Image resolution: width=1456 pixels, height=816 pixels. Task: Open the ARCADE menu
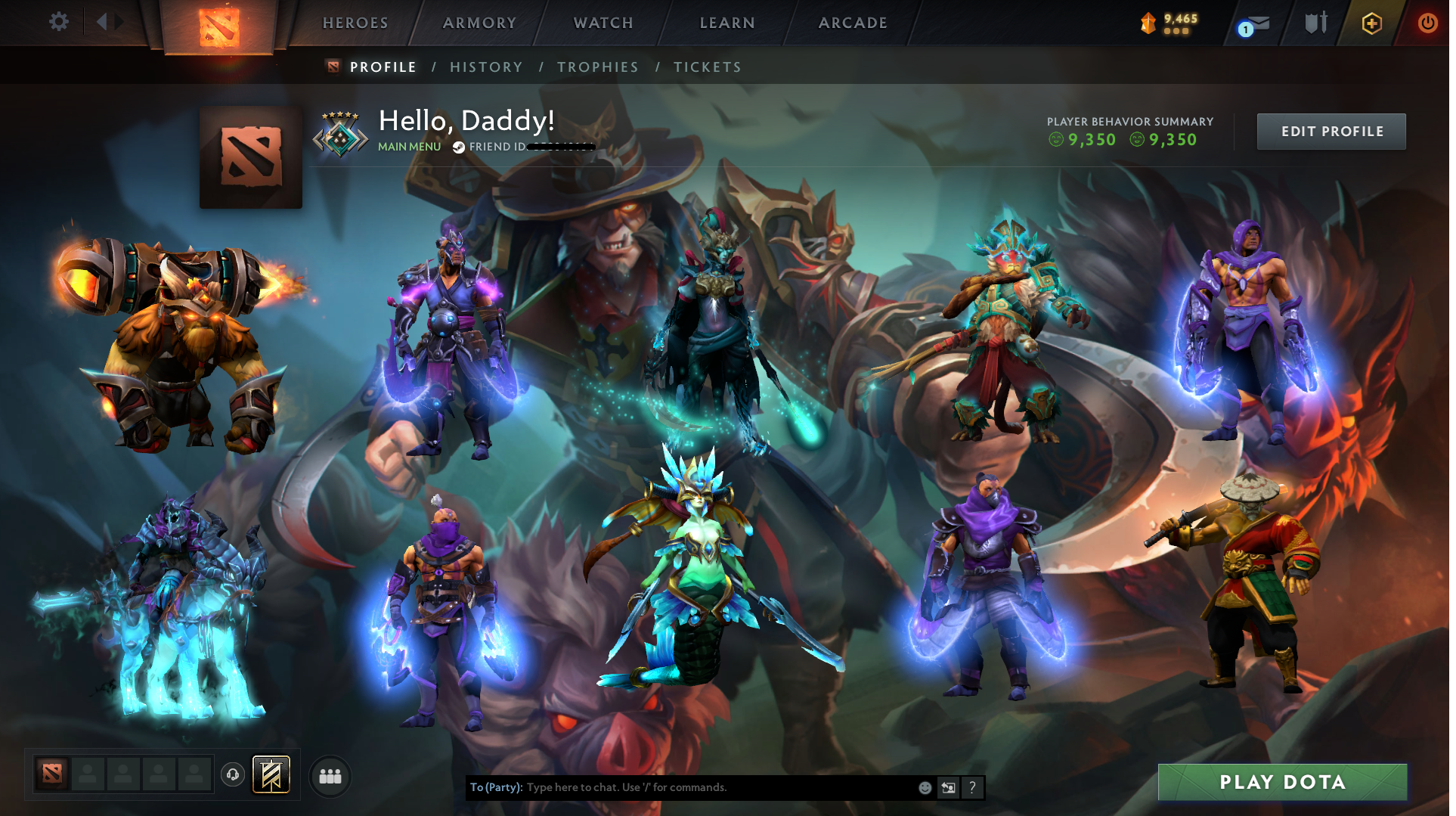(x=853, y=23)
